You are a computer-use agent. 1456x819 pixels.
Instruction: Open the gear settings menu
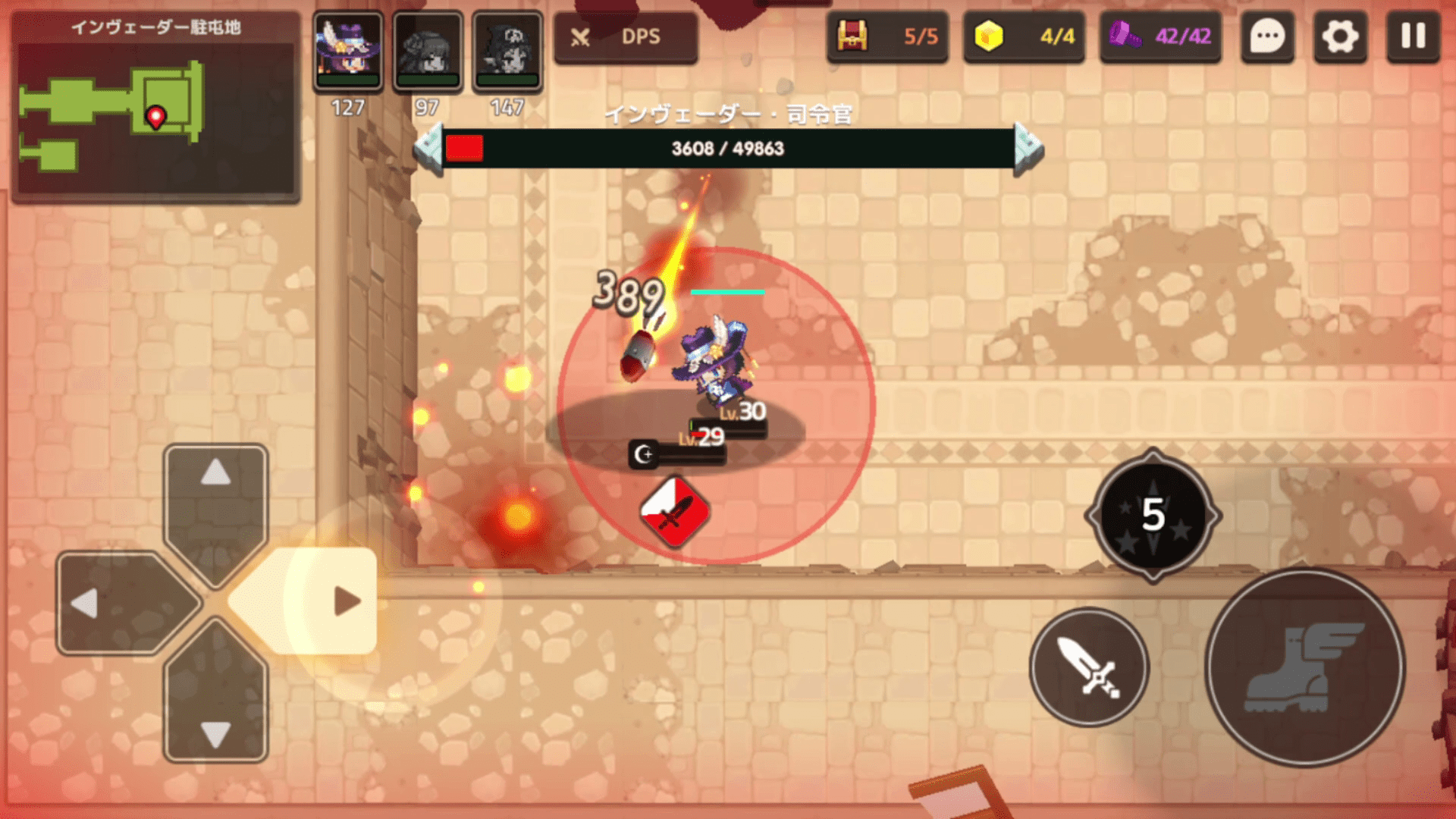pyautogui.click(x=1340, y=36)
